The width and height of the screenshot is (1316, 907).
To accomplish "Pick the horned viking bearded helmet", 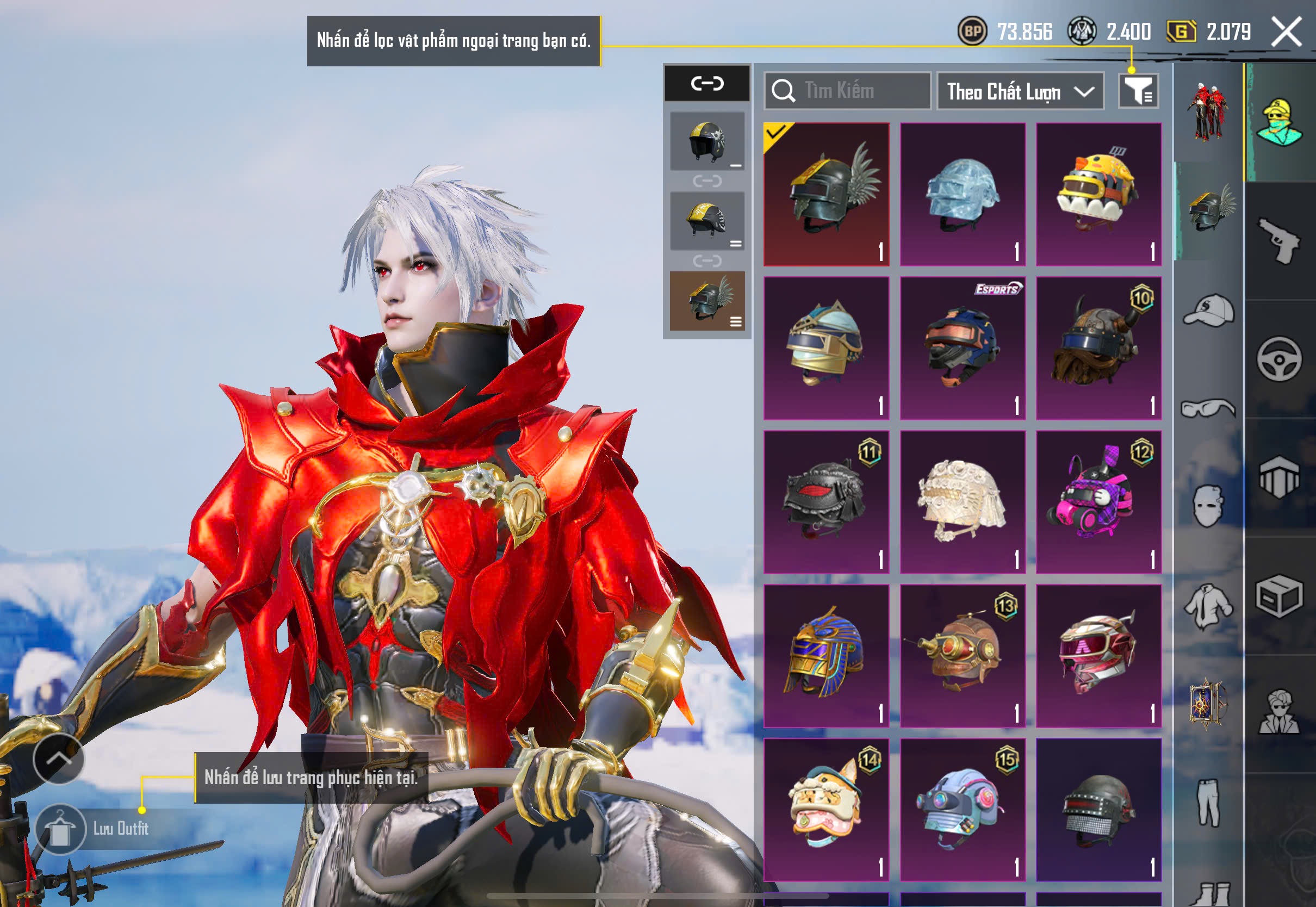I will [1098, 349].
